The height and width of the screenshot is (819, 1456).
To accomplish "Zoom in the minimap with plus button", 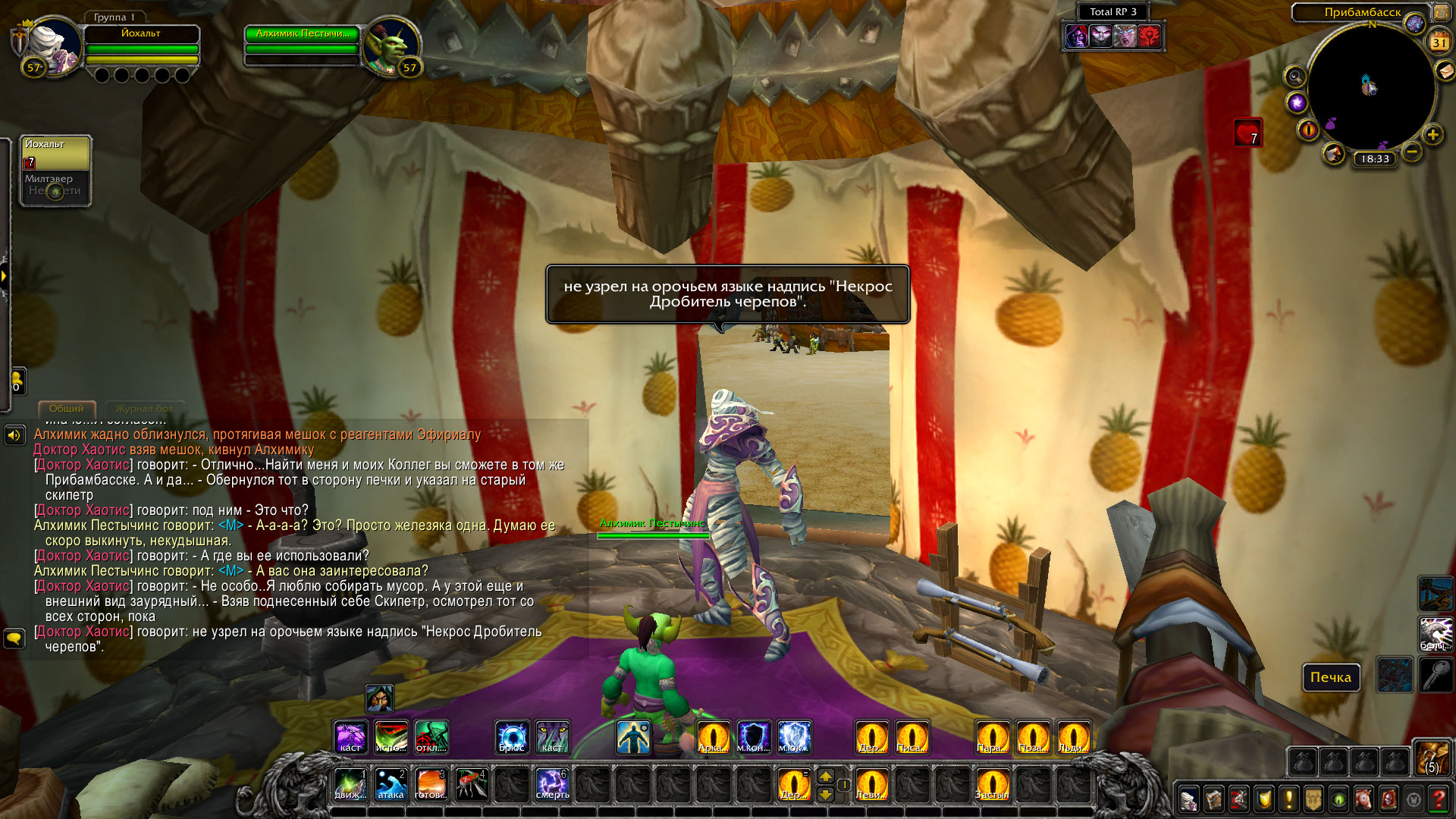I will [1432, 136].
